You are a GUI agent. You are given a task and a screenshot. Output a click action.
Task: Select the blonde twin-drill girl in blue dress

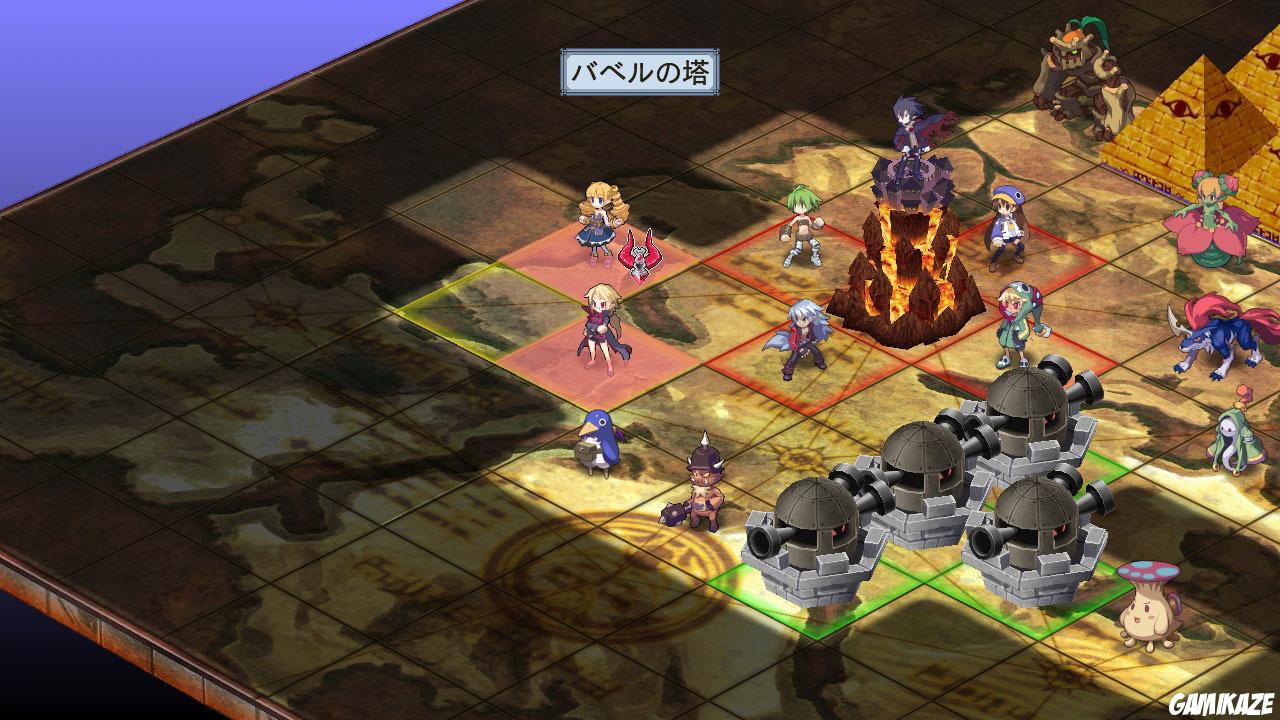[600, 220]
